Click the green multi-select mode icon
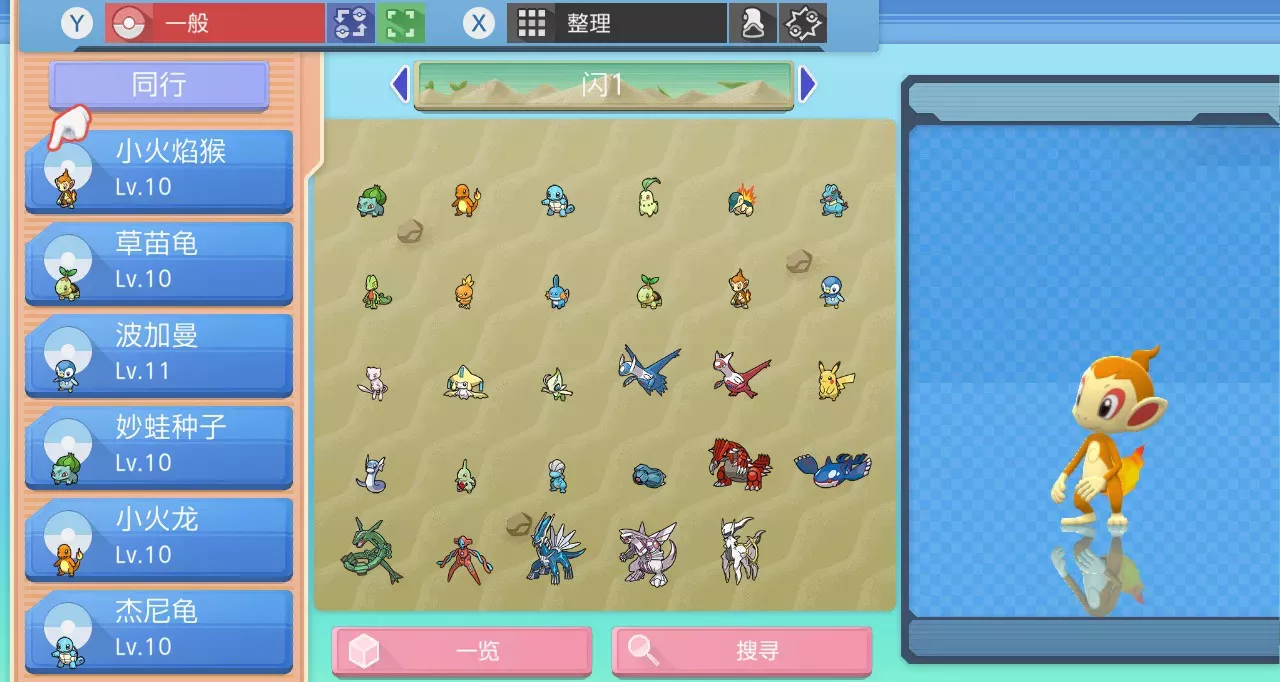1280x682 pixels. 401,23
